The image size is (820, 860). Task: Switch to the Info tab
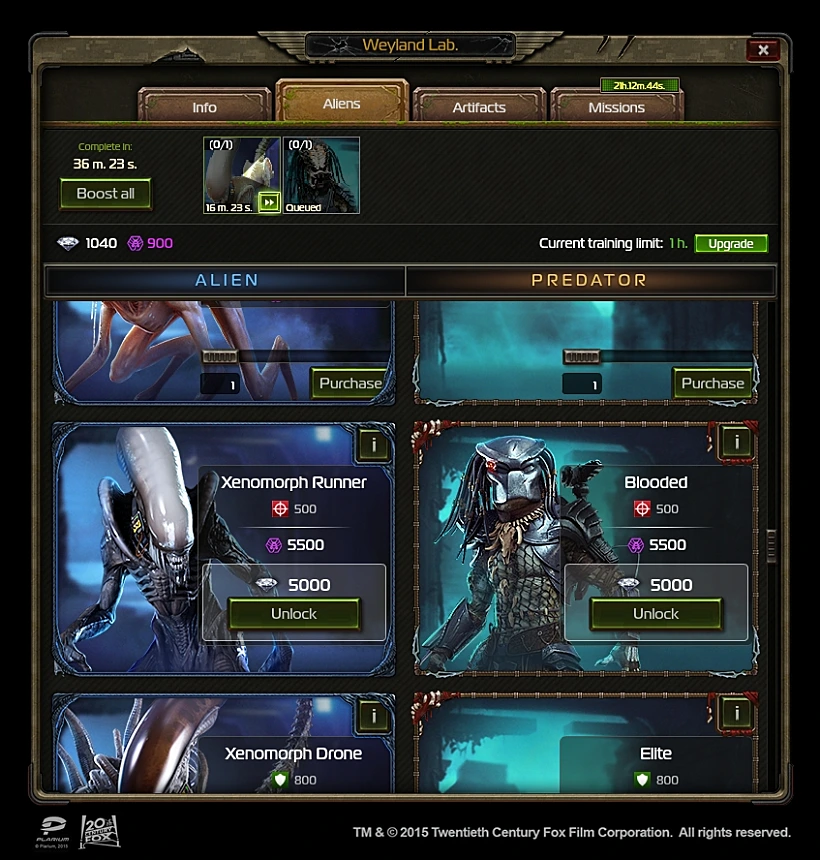click(x=204, y=107)
